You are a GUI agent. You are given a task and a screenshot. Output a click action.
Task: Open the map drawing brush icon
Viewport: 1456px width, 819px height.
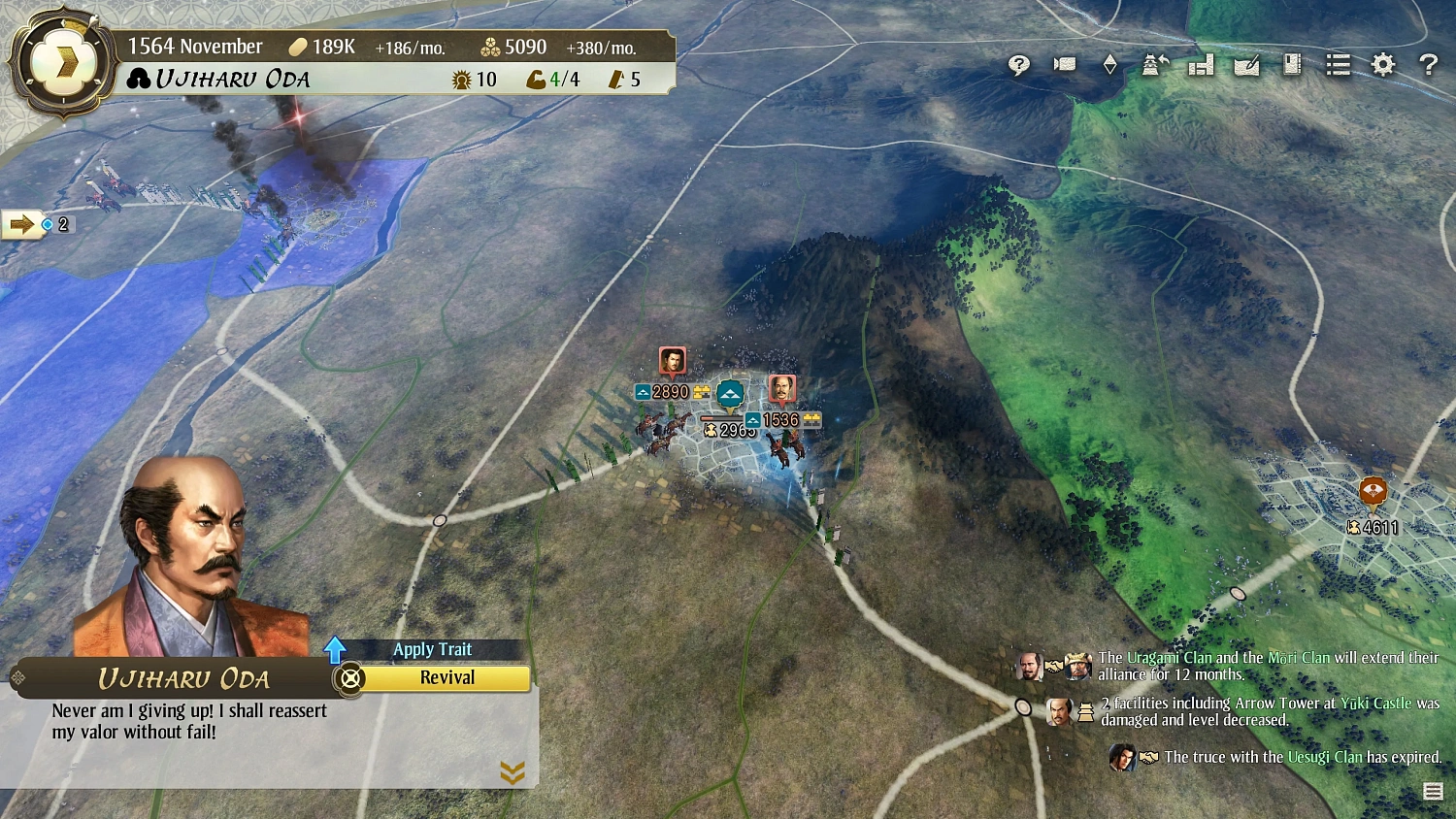tap(1247, 64)
